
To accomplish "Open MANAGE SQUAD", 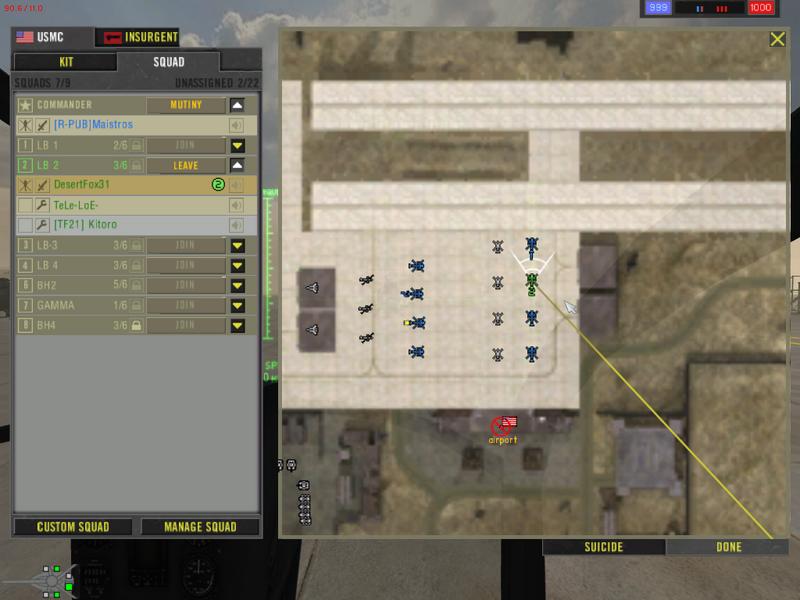I will pyautogui.click(x=200, y=527).
